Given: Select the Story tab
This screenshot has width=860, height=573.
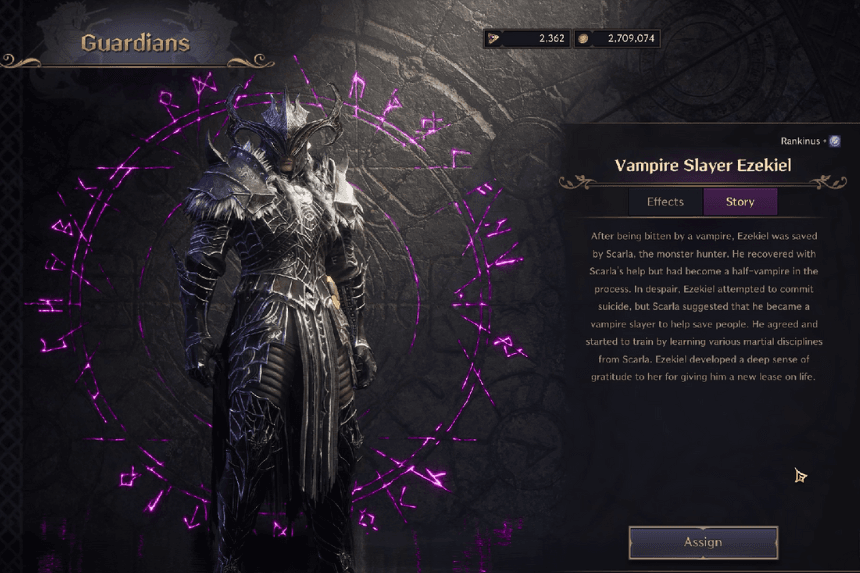Looking at the screenshot, I should click(x=740, y=202).
